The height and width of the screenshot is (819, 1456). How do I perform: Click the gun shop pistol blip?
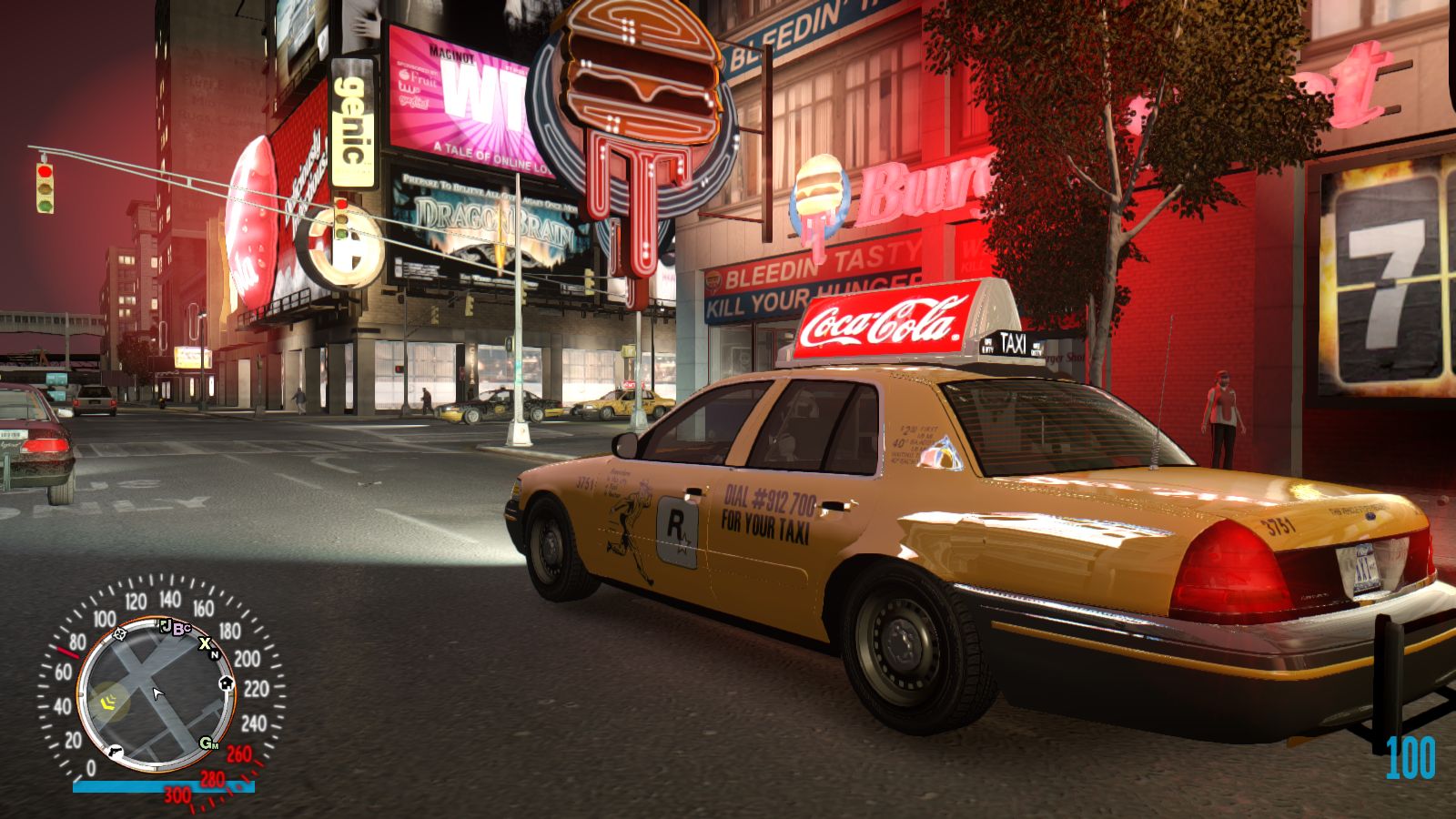[115, 752]
